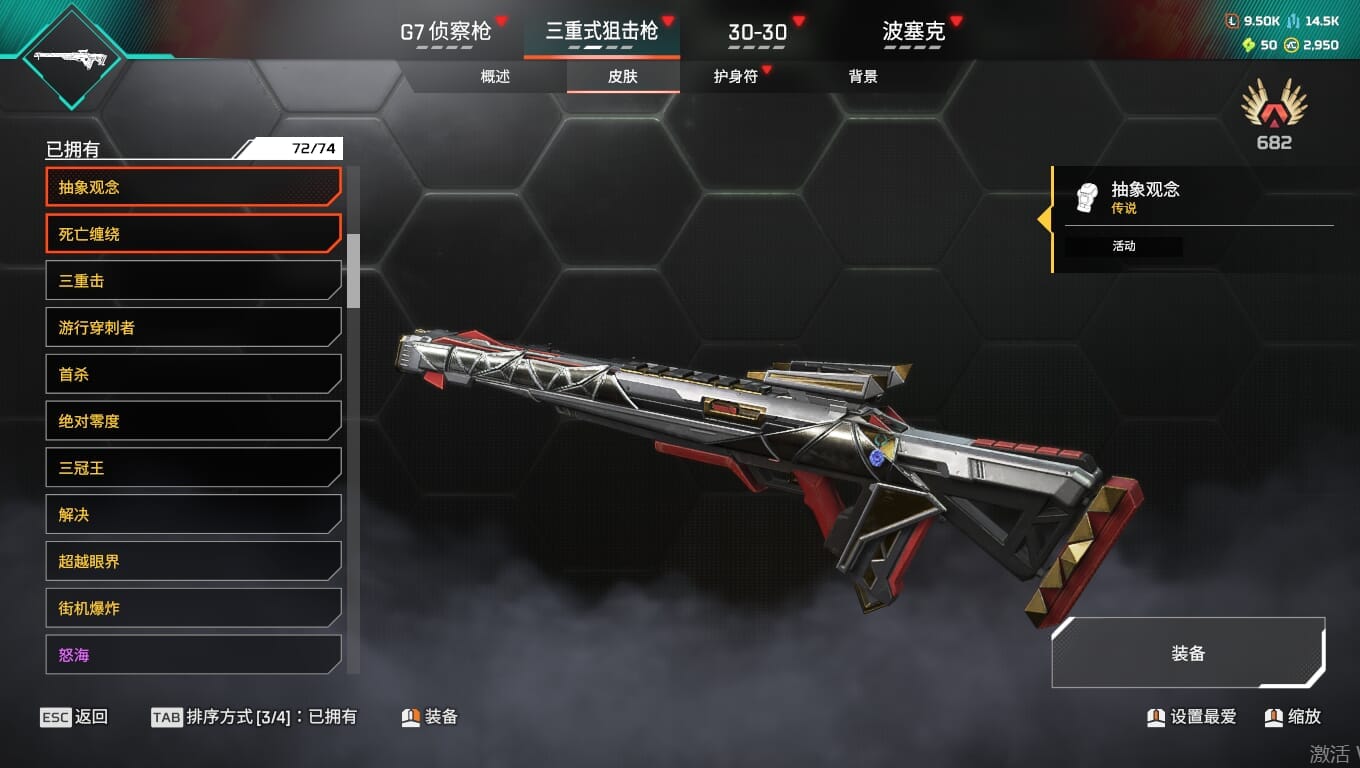This screenshot has width=1360, height=768.
Task: Open the 背景 tab
Action: (x=862, y=77)
